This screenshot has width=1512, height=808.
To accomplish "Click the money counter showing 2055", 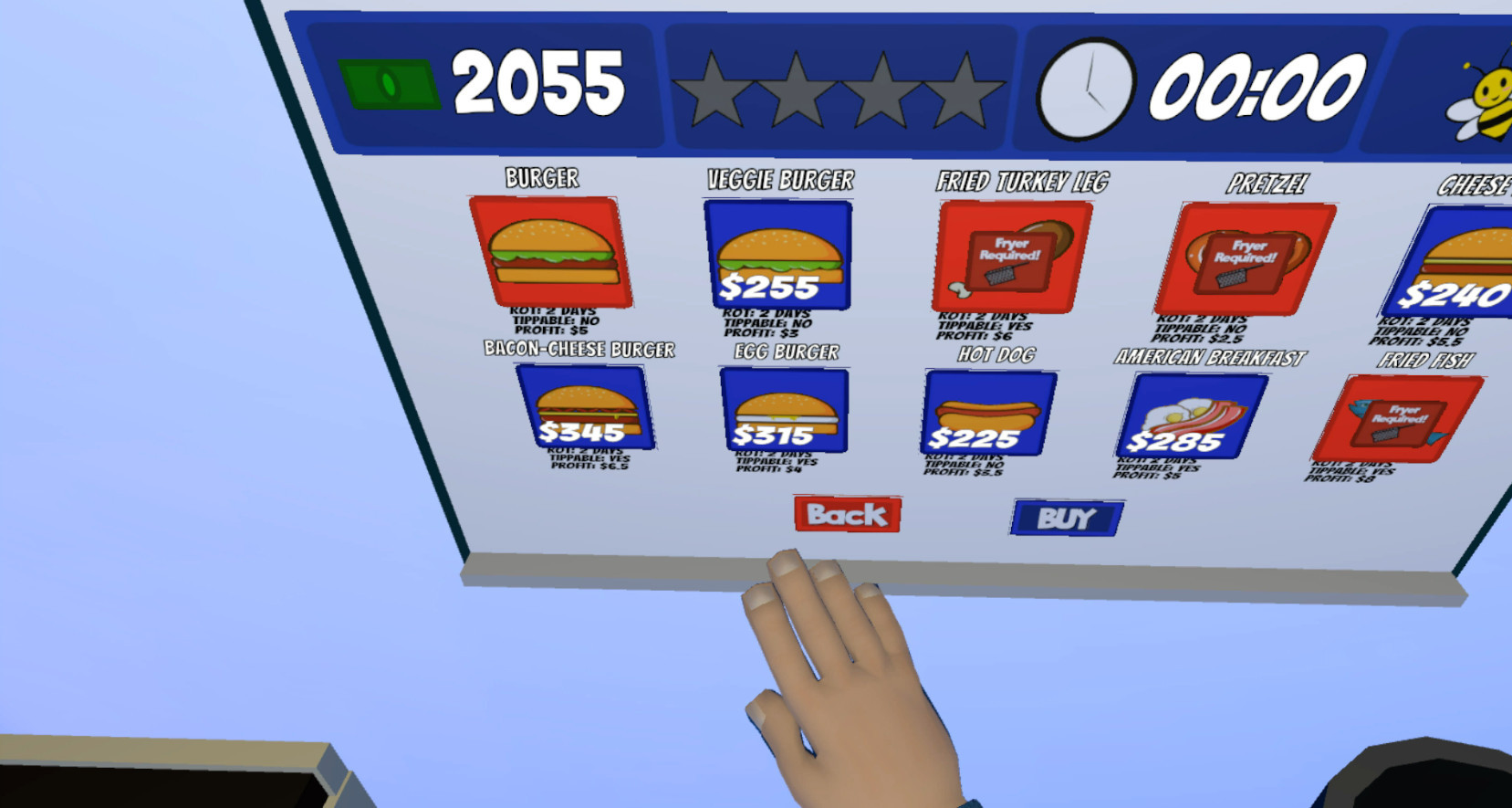I will pos(538,82).
